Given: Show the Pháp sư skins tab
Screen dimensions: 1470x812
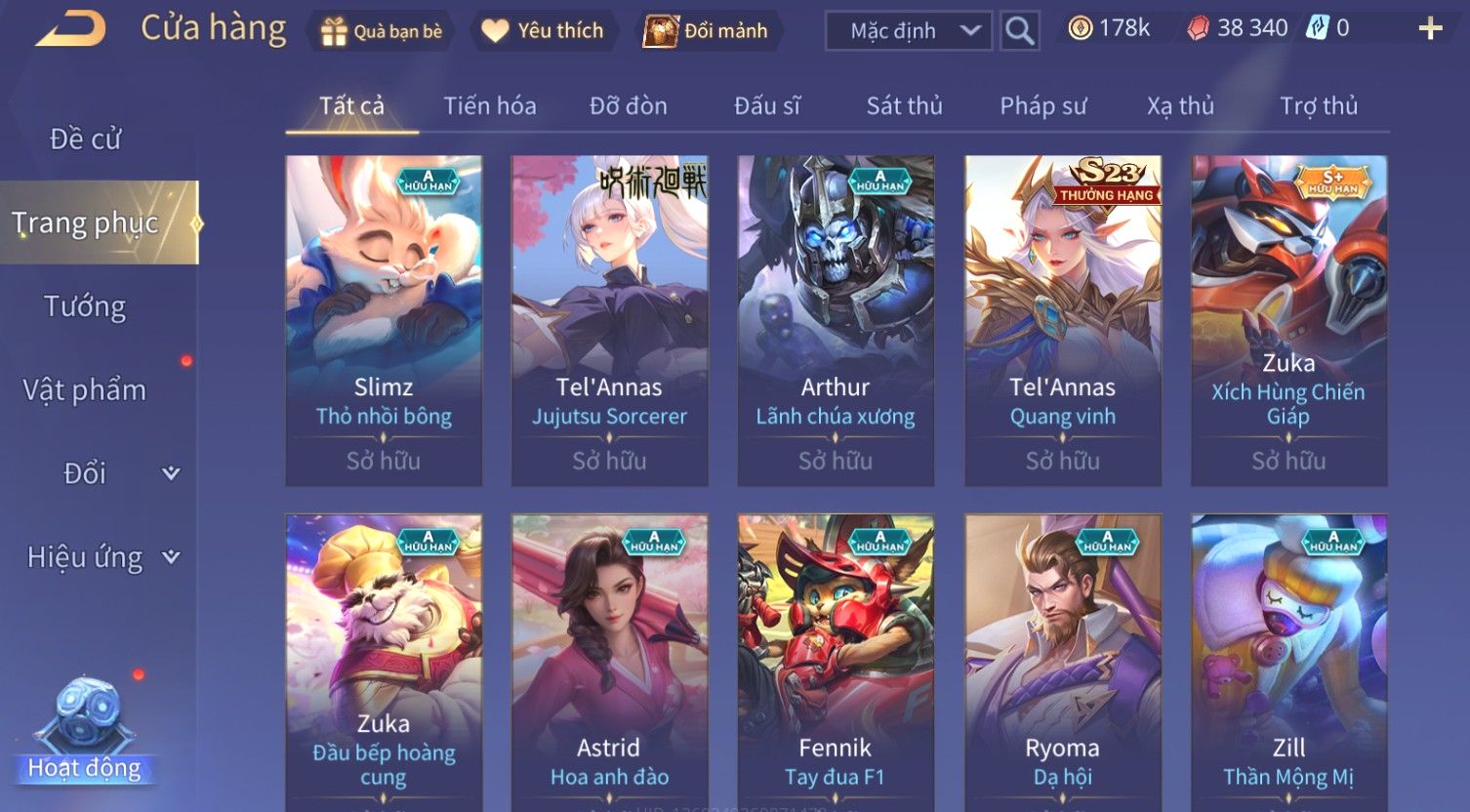Looking at the screenshot, I should [1042, 105].
